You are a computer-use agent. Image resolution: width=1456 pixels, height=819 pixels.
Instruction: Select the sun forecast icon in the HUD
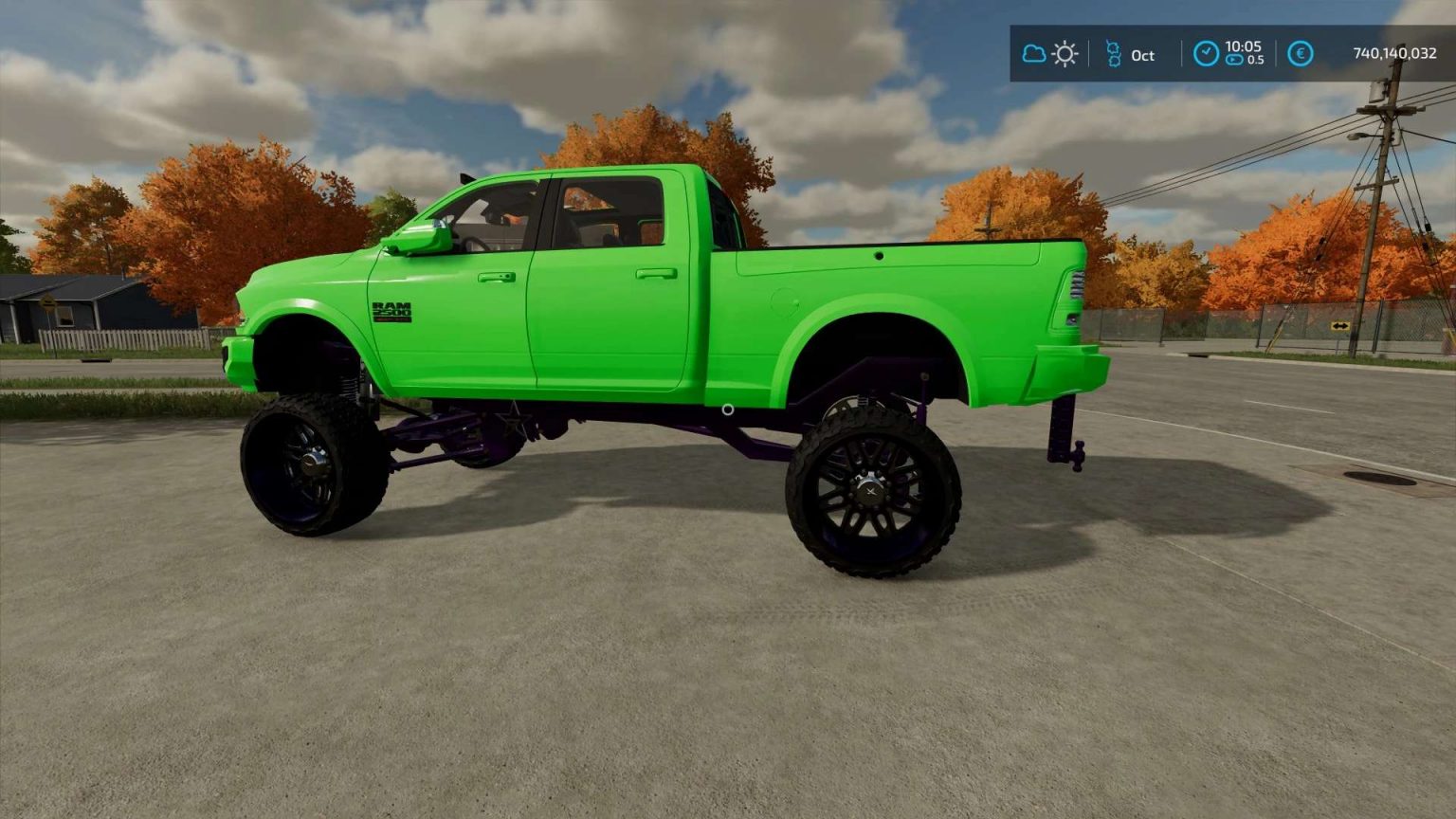pos(1065,54)
